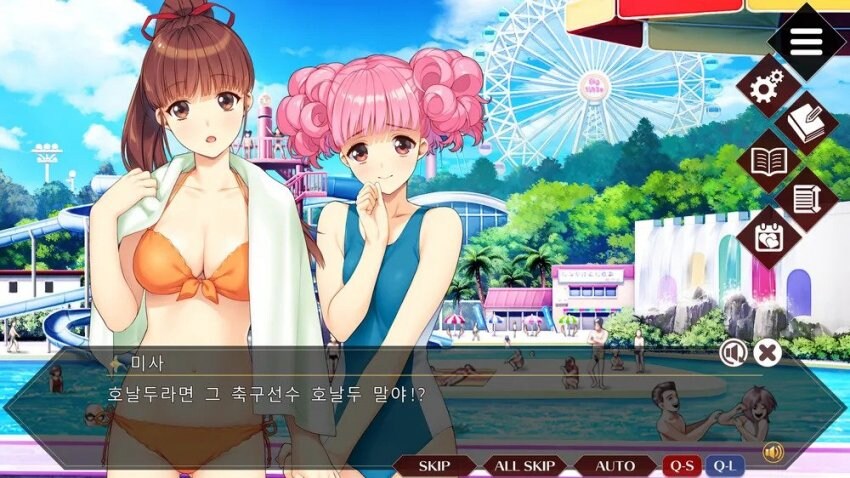Replay voice with the white speaker icon
This screenshot has width=850, height=478.
point(733,352)
